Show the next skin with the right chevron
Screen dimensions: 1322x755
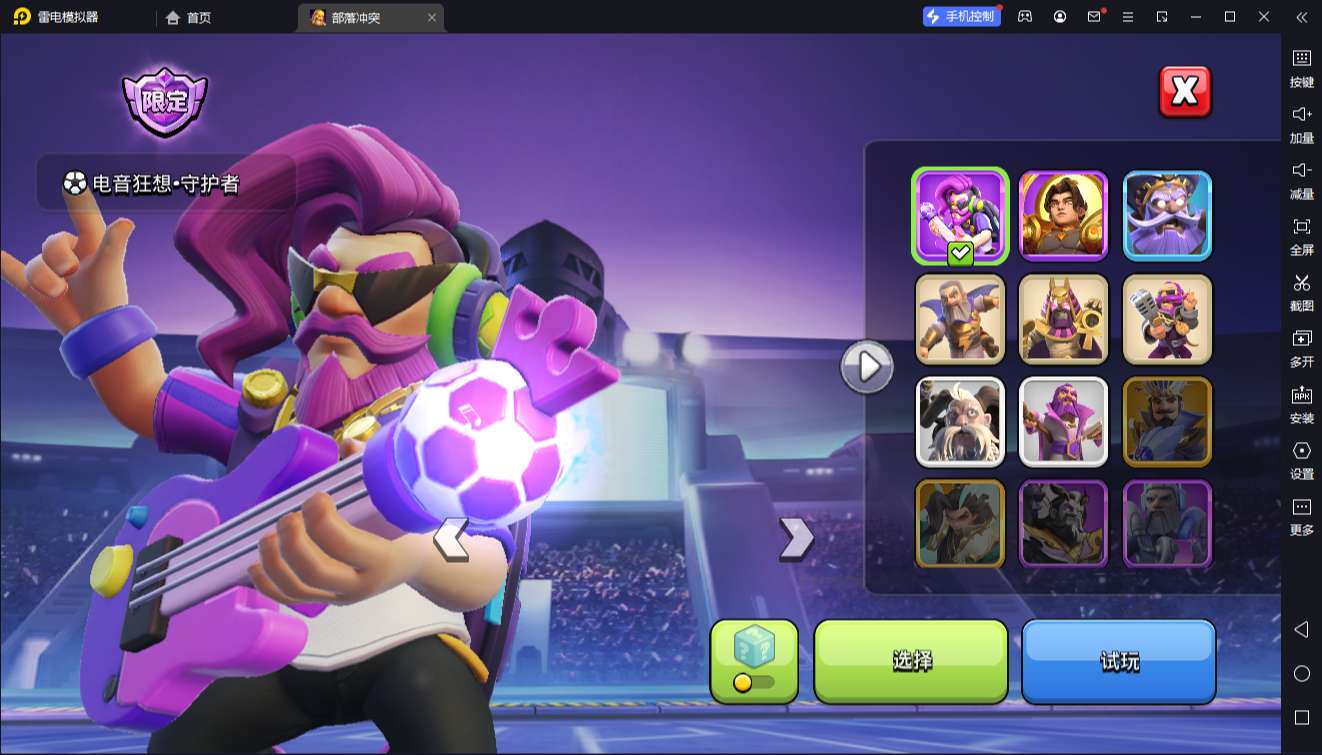tap(796, 538)
